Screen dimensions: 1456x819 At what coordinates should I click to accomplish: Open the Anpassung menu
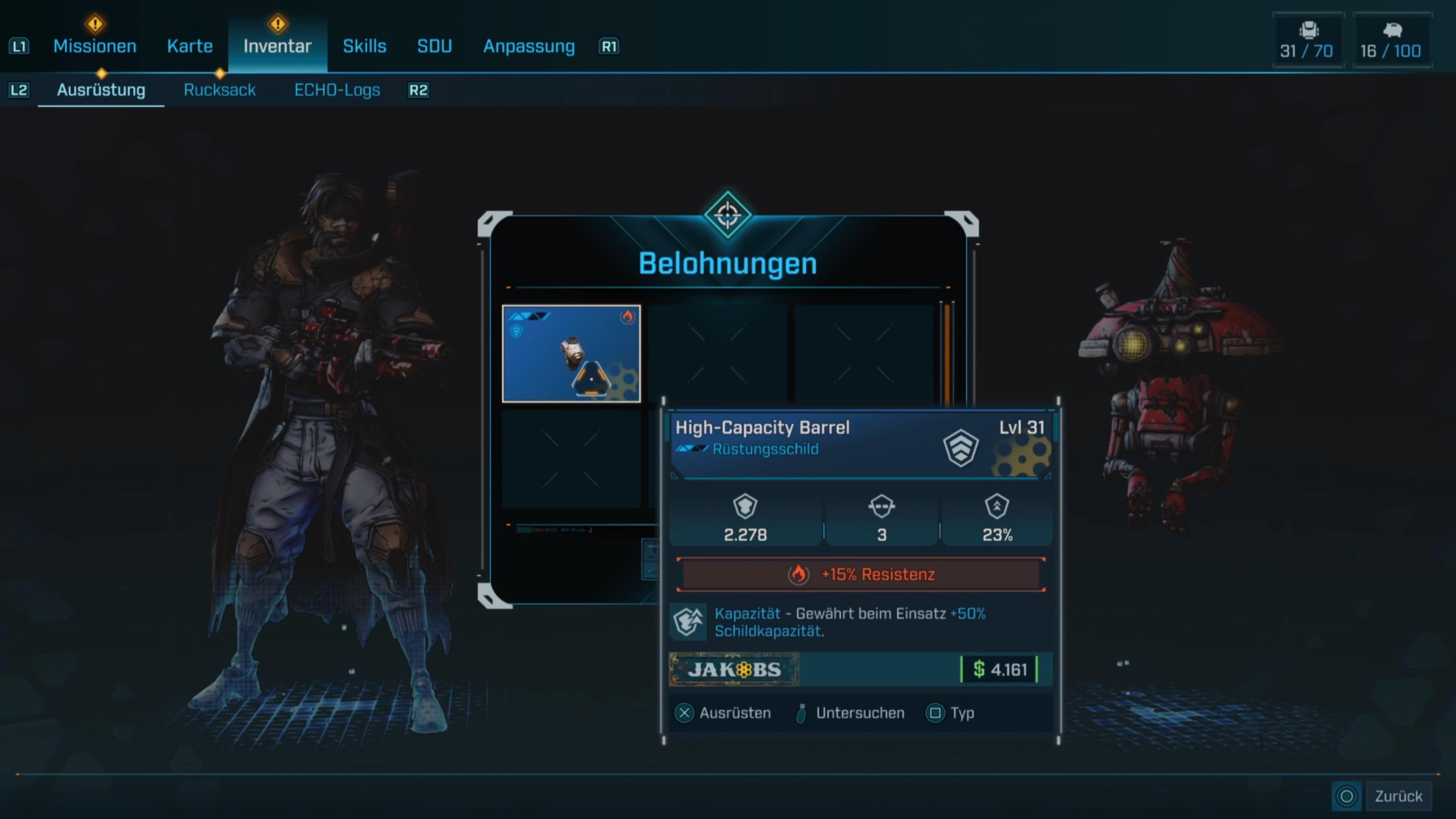pos(528,46)
